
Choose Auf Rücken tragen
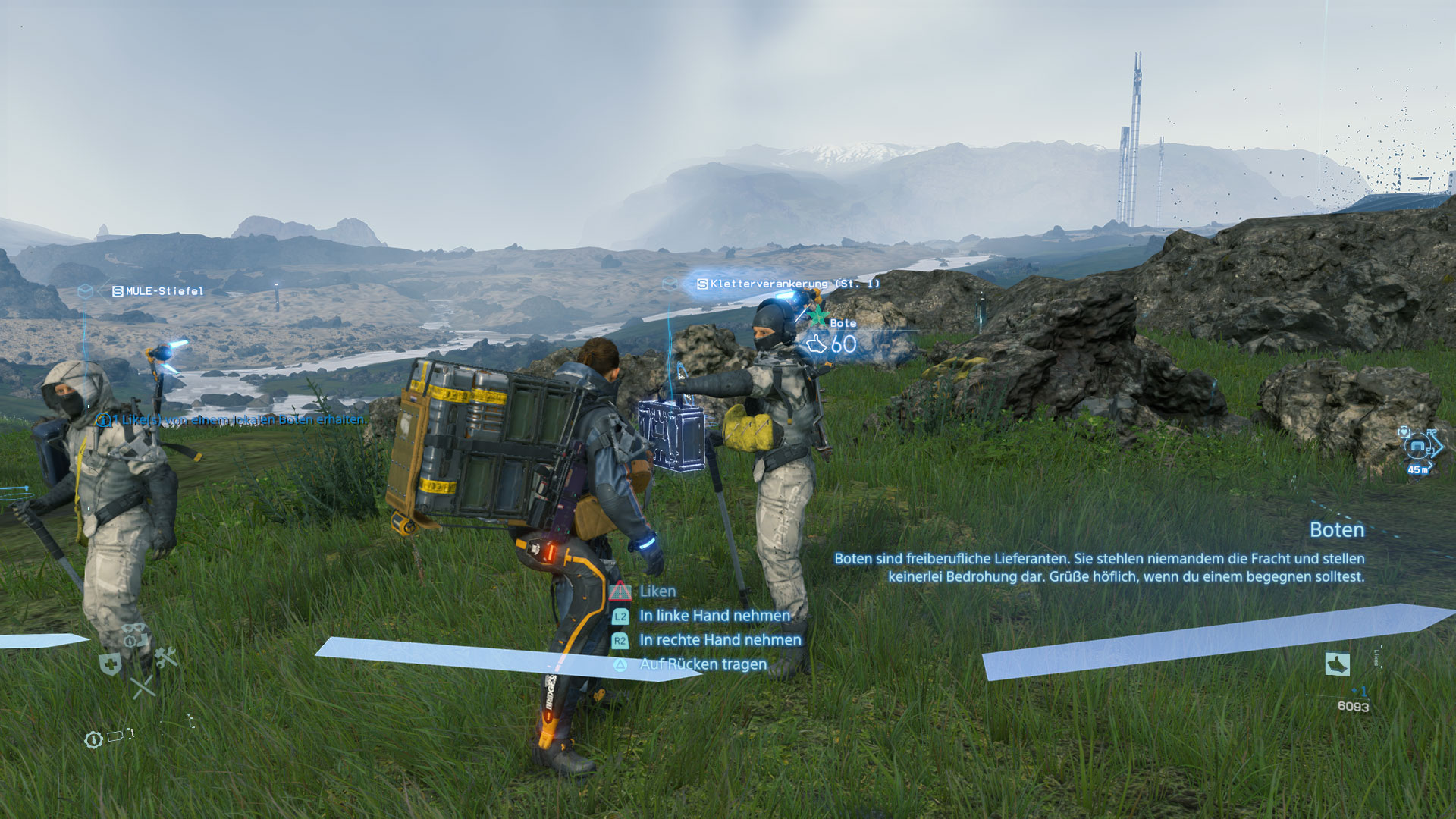coord(702,664)
